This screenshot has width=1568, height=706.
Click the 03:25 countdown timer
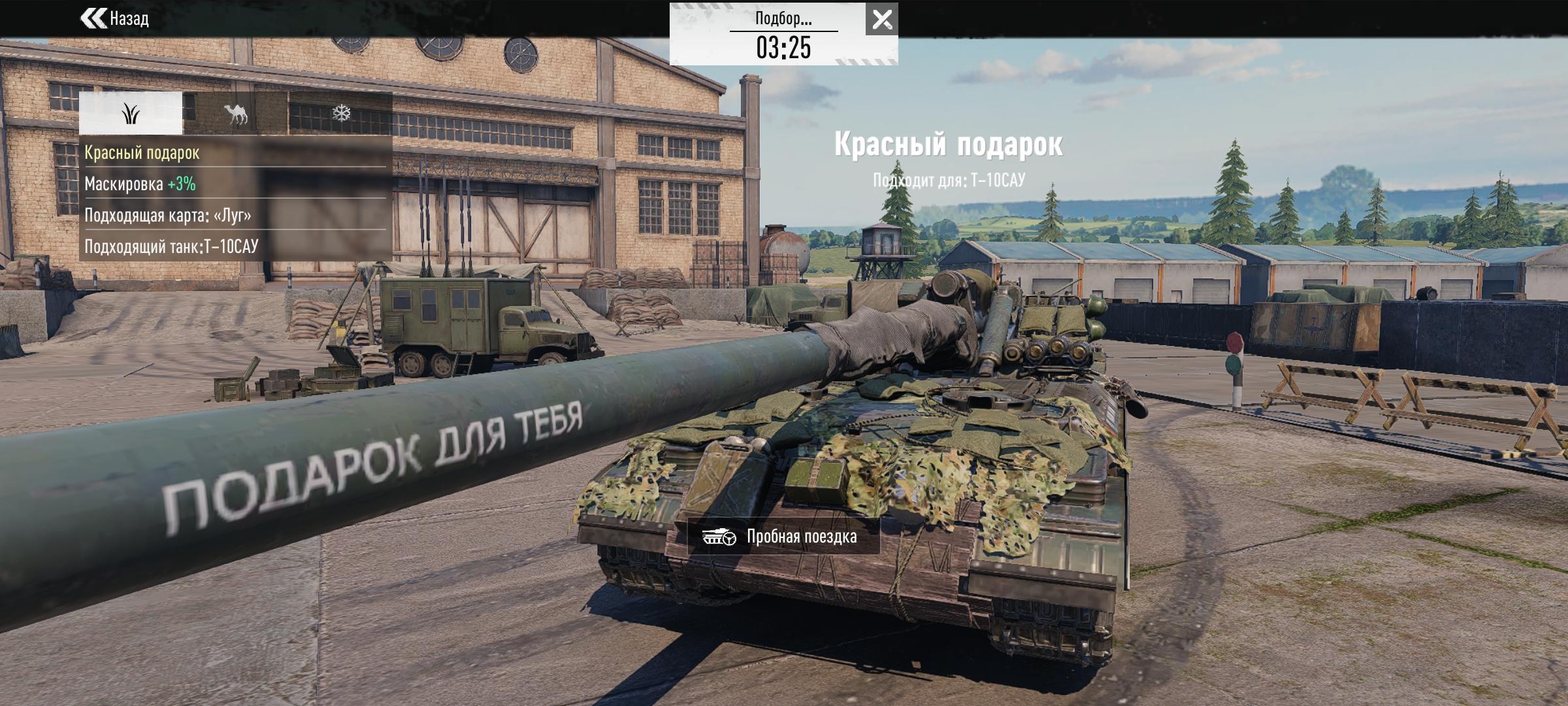pos(784,48)
